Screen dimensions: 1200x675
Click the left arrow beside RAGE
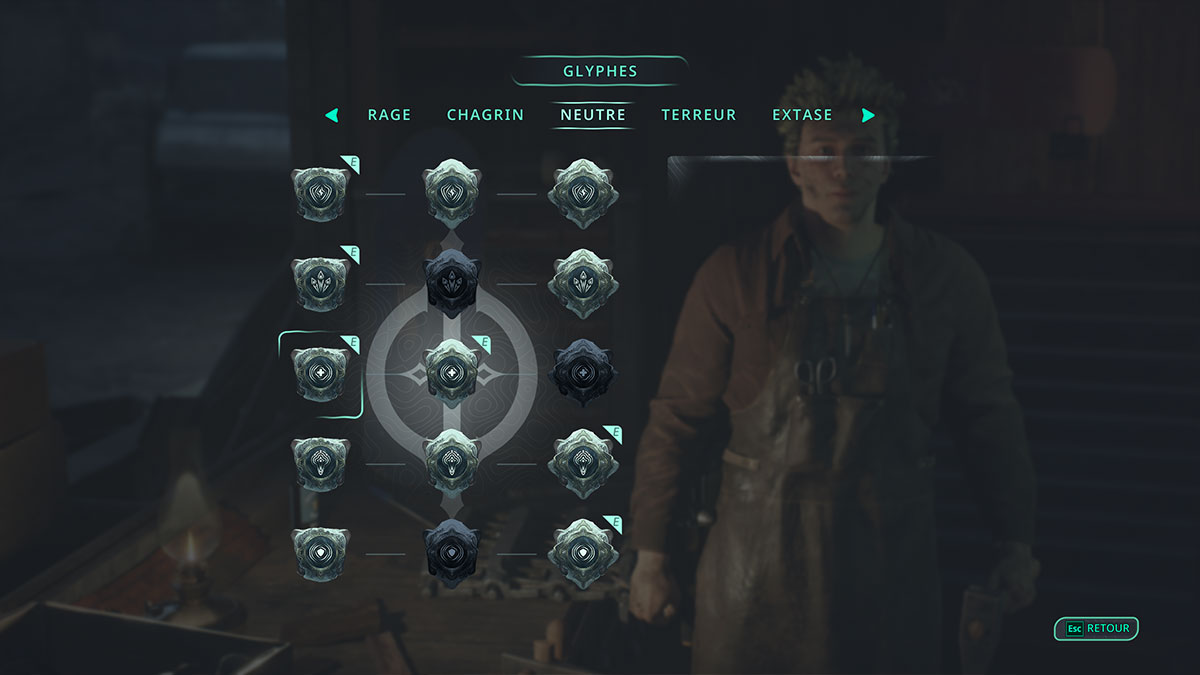[332, 115]
